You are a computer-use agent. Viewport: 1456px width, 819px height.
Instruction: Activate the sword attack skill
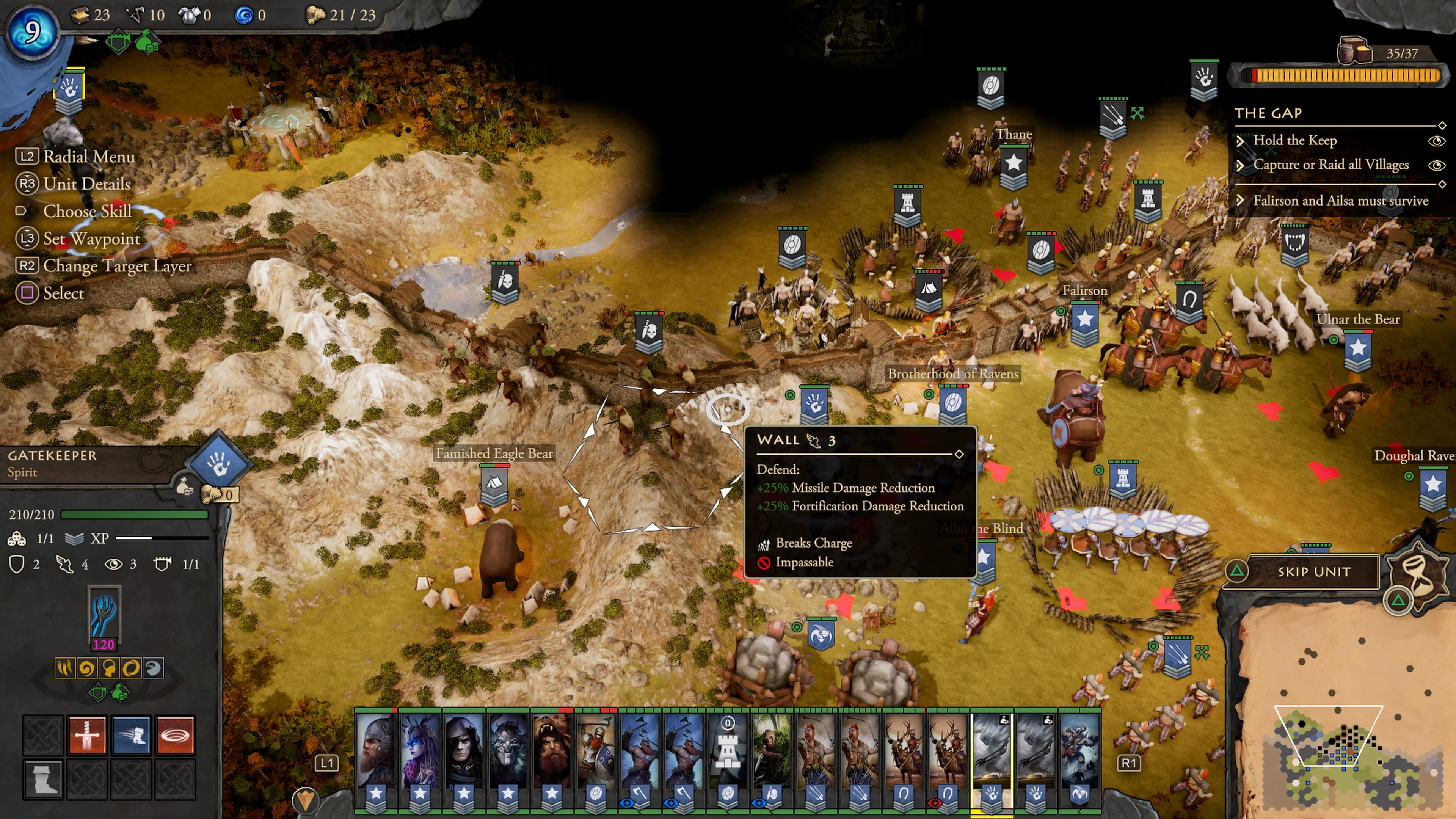click(x=87, y=735)
